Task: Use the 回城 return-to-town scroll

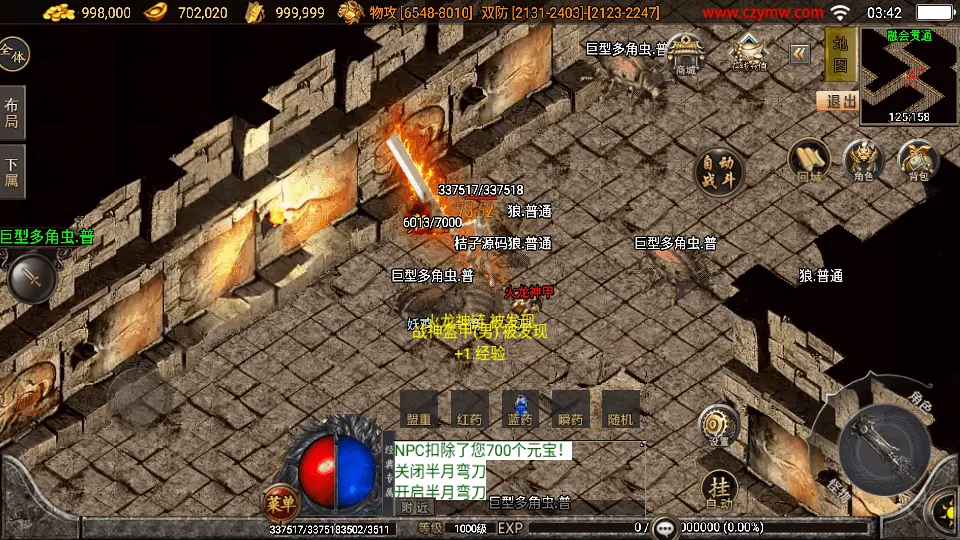Action: point(809,161)
